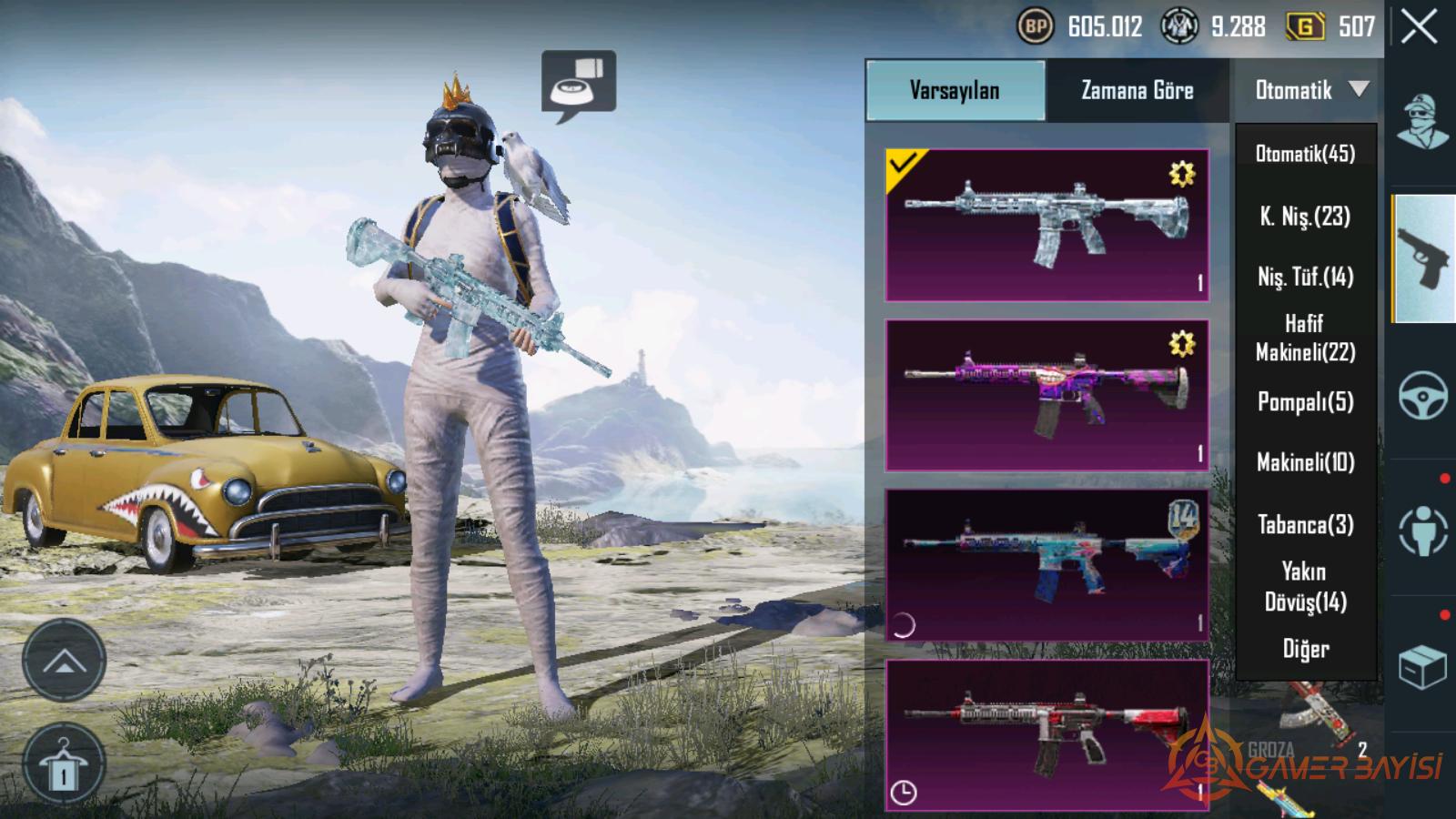Switch to the Varsayılan sort tab
Viewport: 1456px width, 819px height.
pos(955,90)
